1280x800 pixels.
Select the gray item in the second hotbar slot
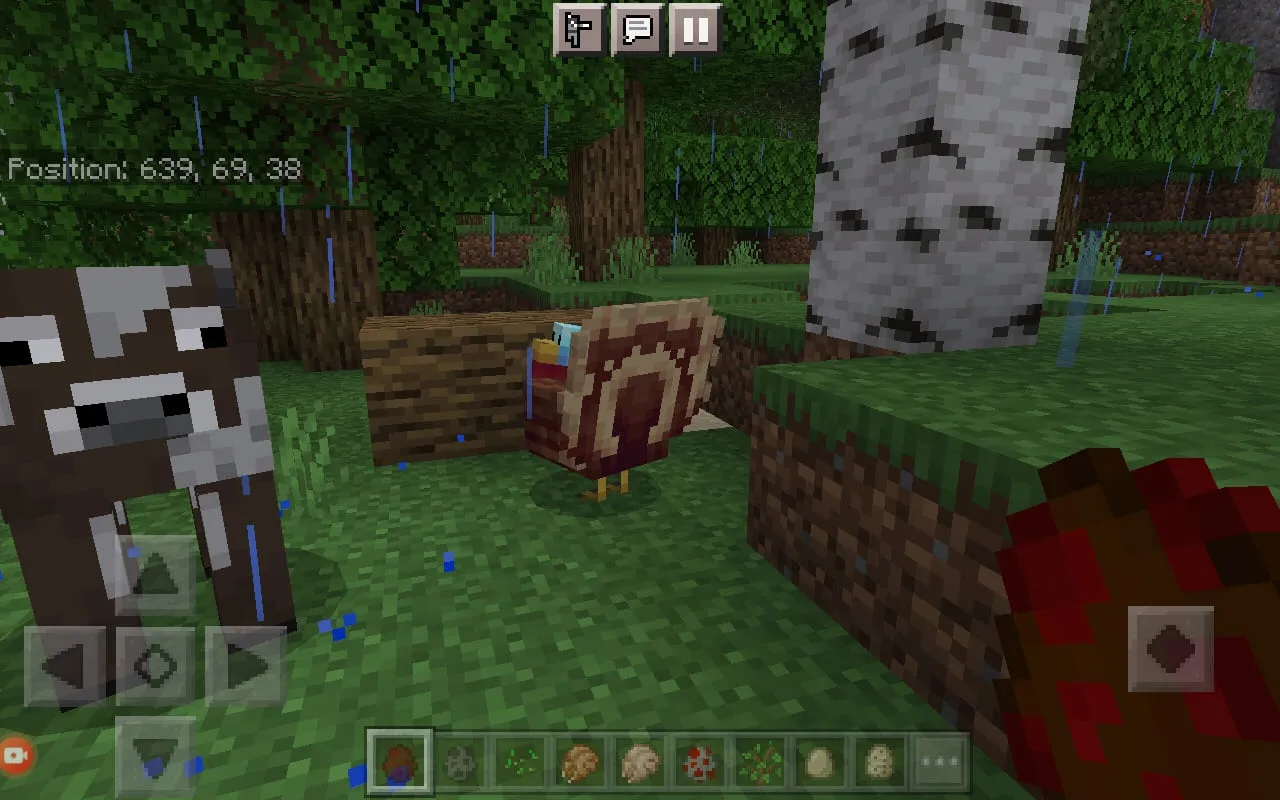click(459, 763)
